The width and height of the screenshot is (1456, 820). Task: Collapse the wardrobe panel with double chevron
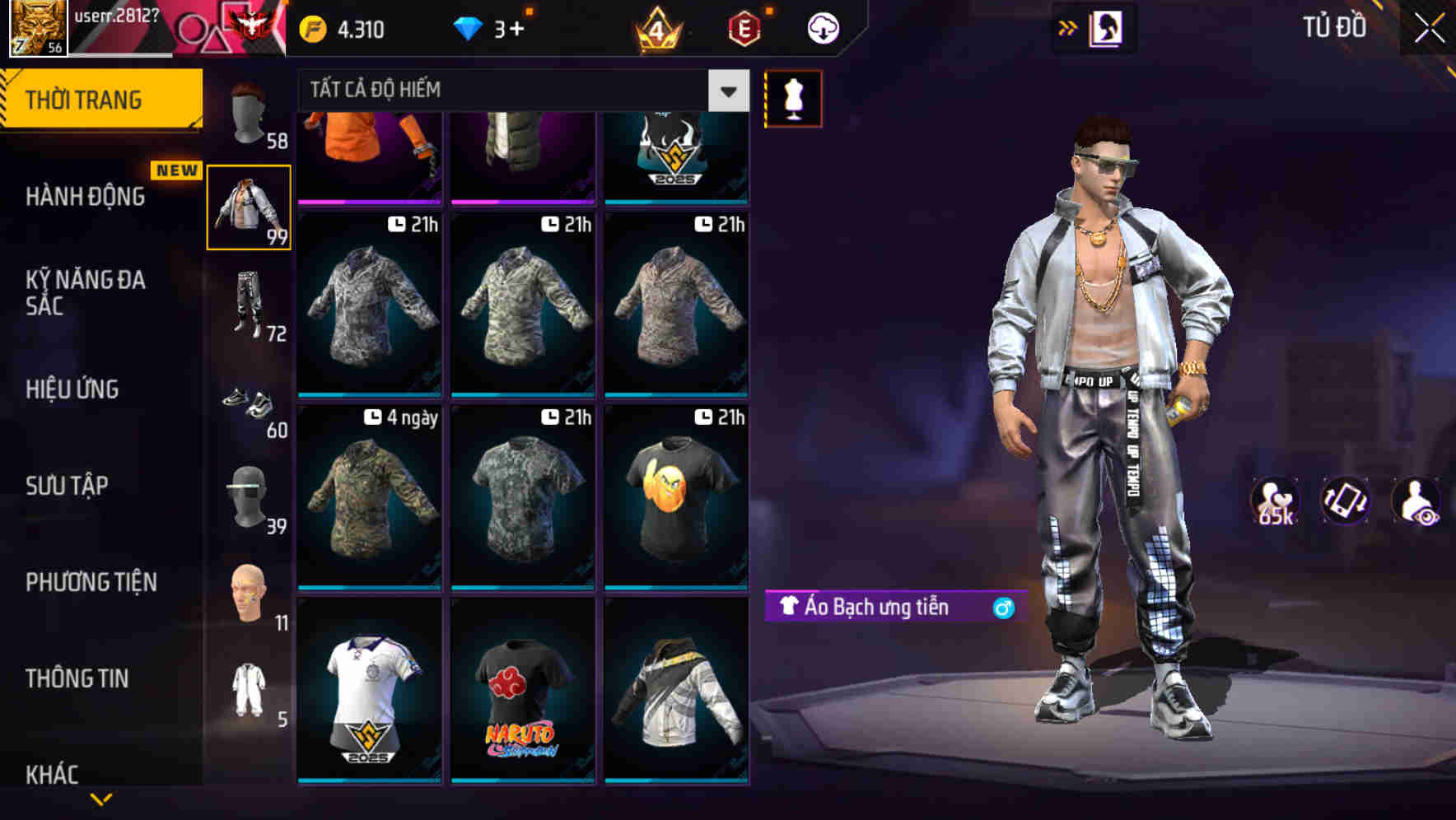(1066, 27)
